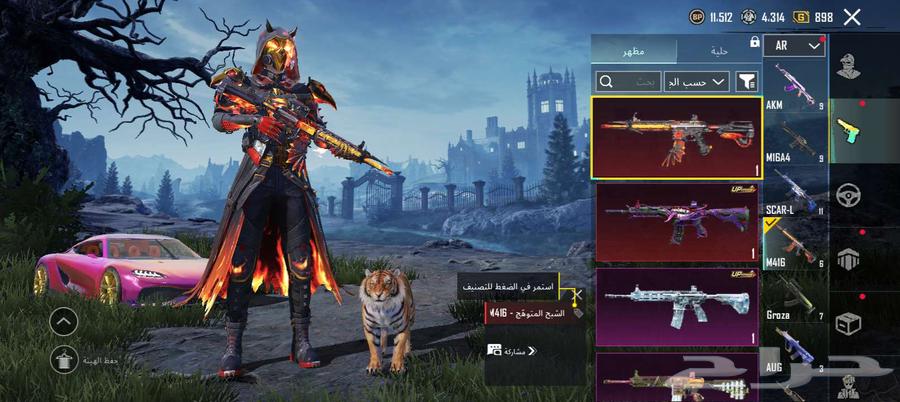900x402 pixels.
Task: Choose the white glacier M416 skin
Action: [677, 307]
